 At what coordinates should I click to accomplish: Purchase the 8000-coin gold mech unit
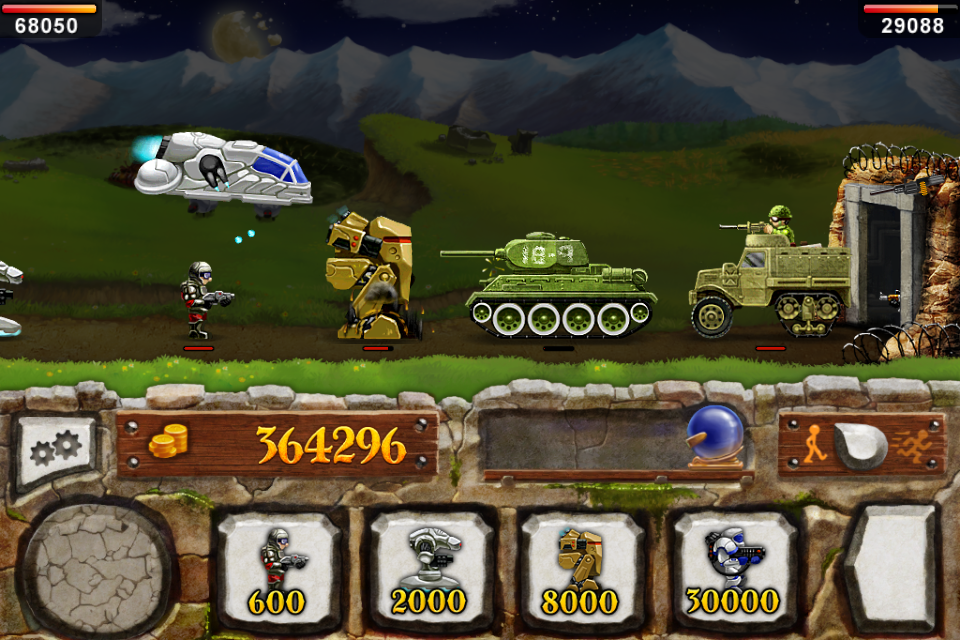(581, 567)
